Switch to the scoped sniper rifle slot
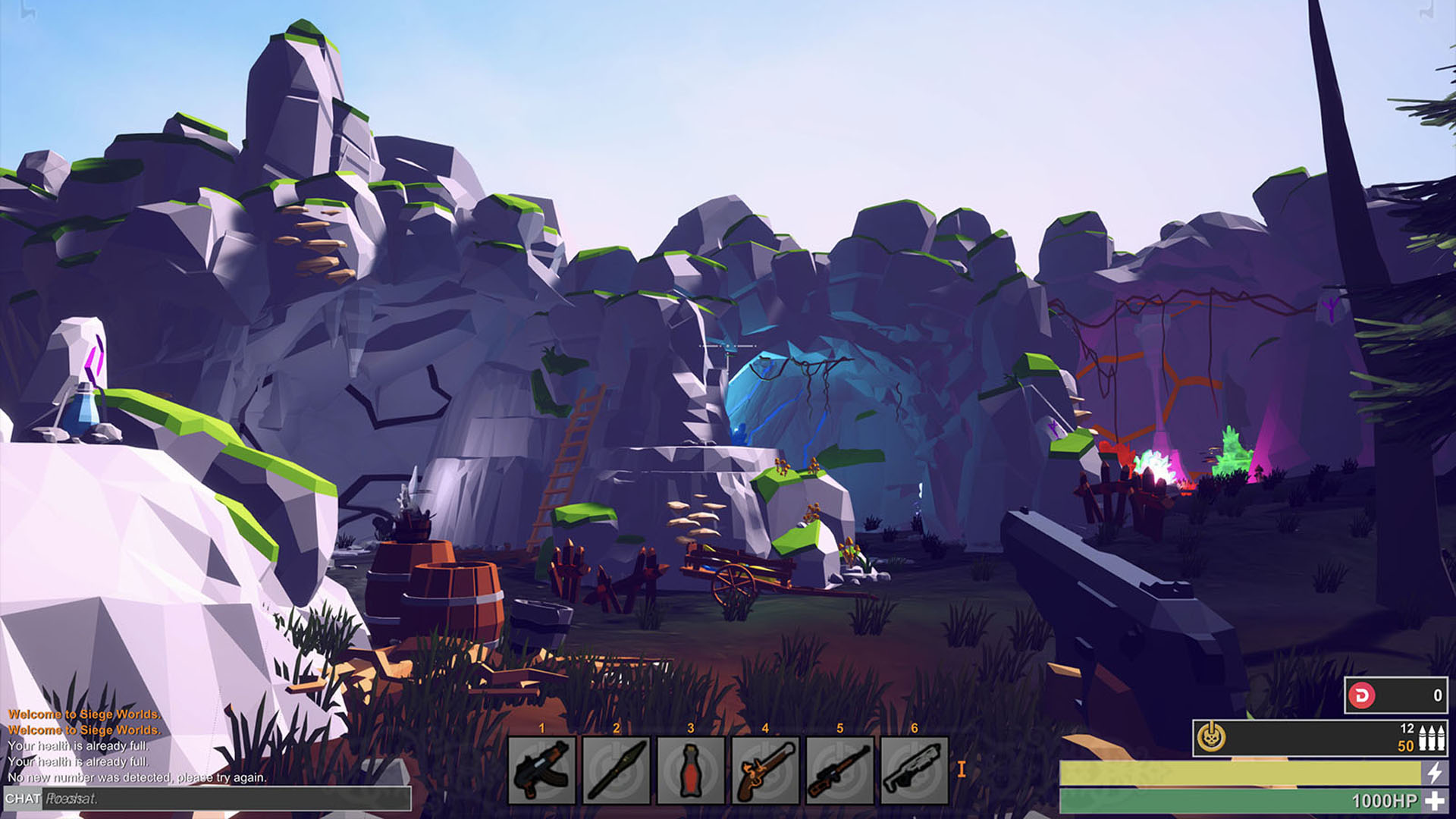 [839, 770]
